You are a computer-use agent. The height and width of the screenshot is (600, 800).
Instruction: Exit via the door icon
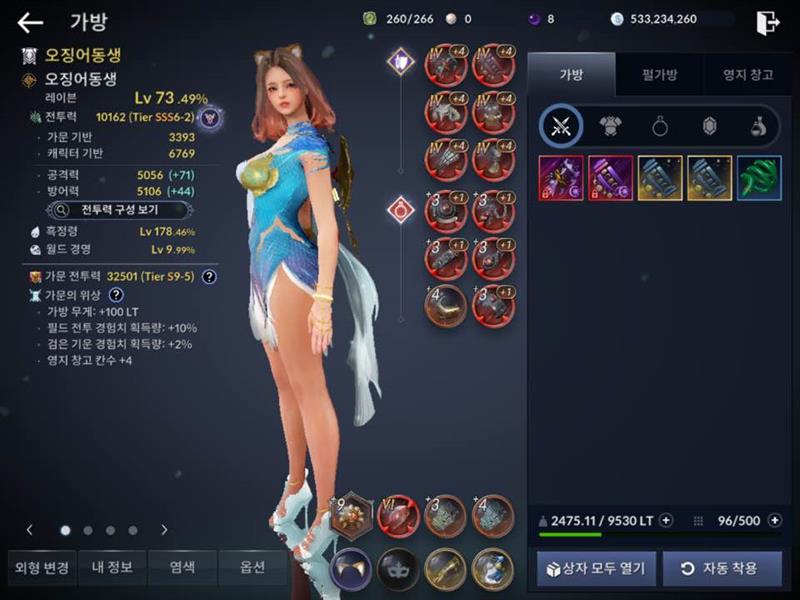pyautogui.click(x=767, y=22)
